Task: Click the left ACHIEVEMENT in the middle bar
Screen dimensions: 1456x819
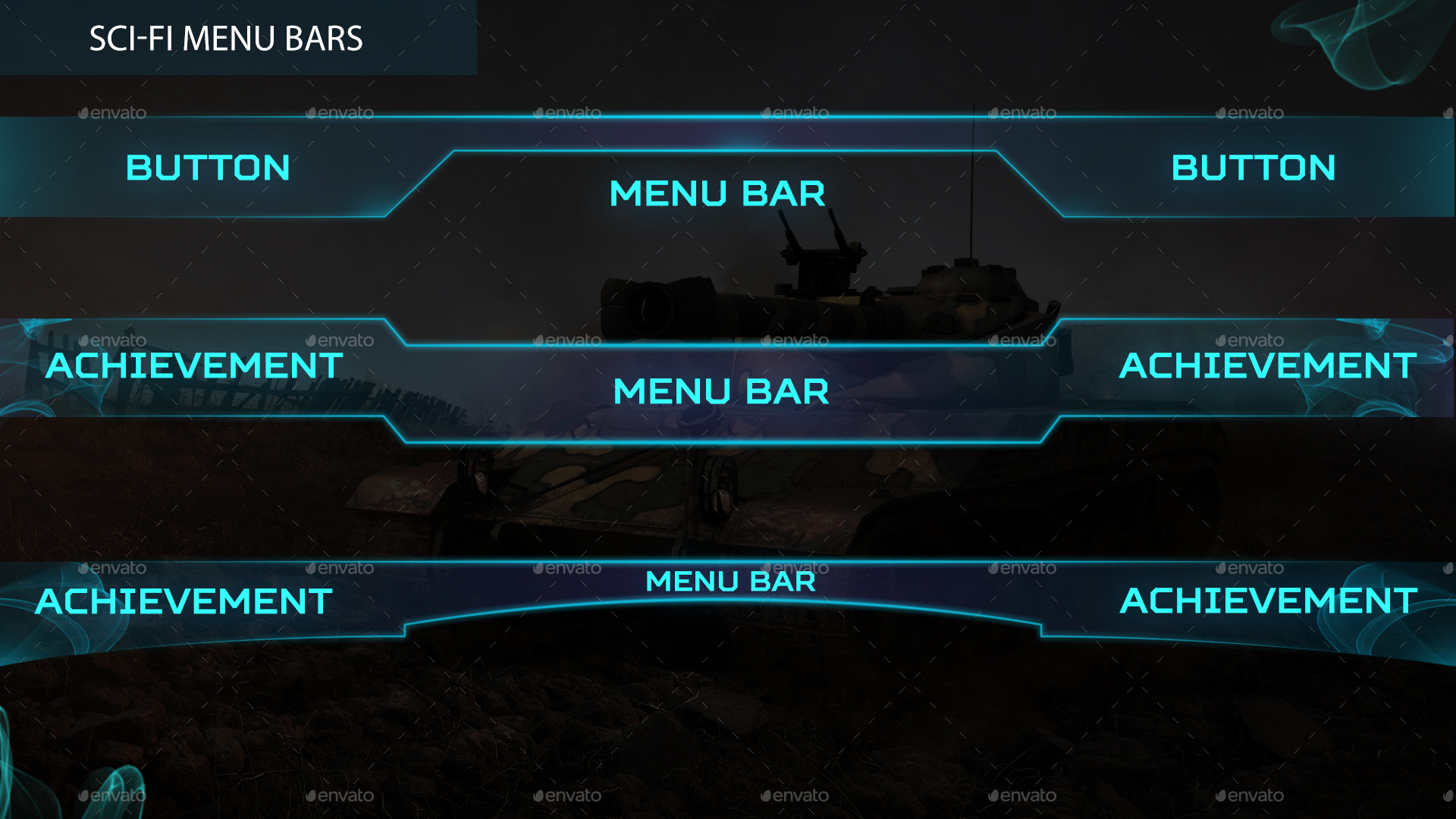Action: tap(195, 366)
